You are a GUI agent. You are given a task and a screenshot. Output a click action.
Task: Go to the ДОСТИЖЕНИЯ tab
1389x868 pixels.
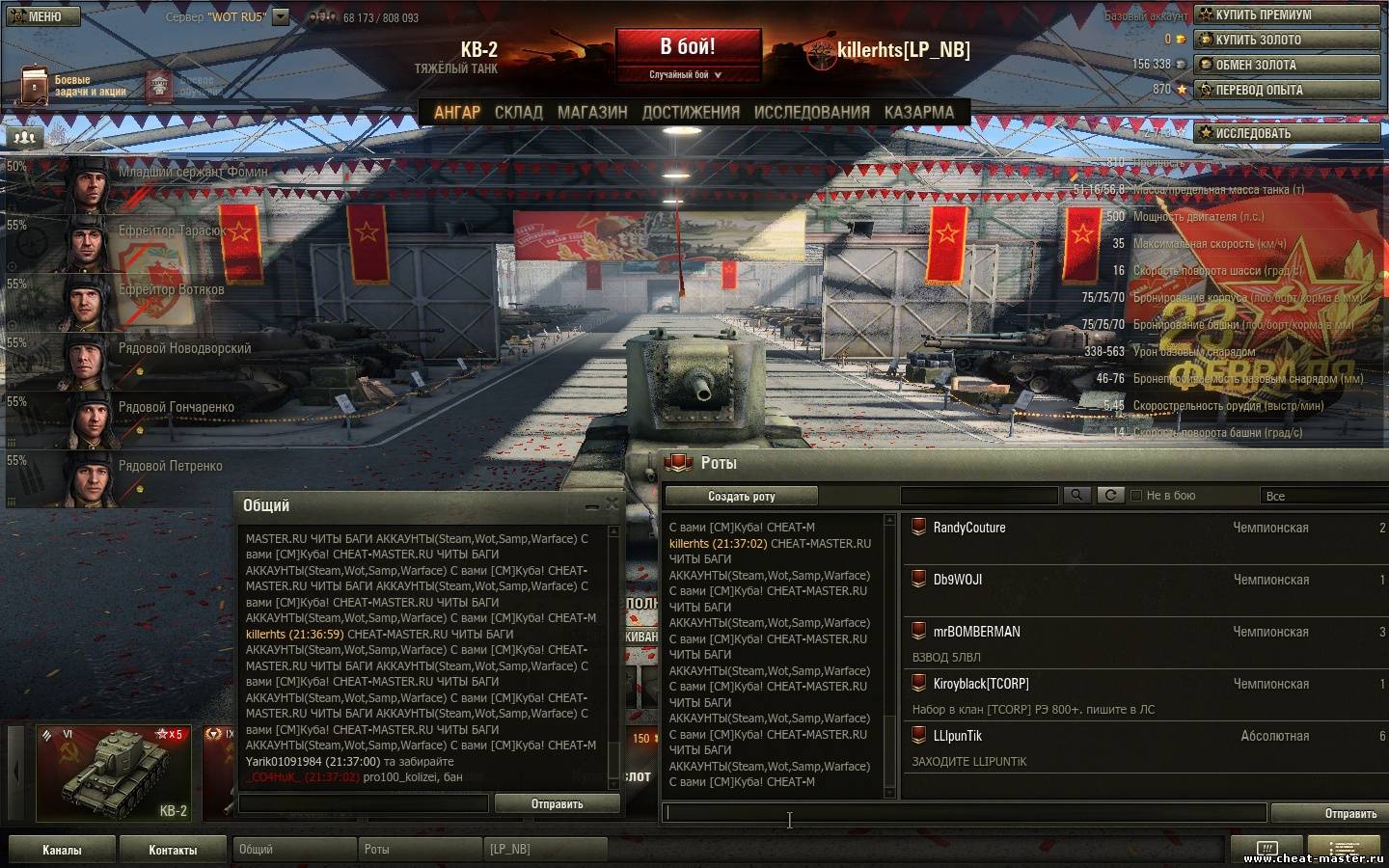[691, 113]
